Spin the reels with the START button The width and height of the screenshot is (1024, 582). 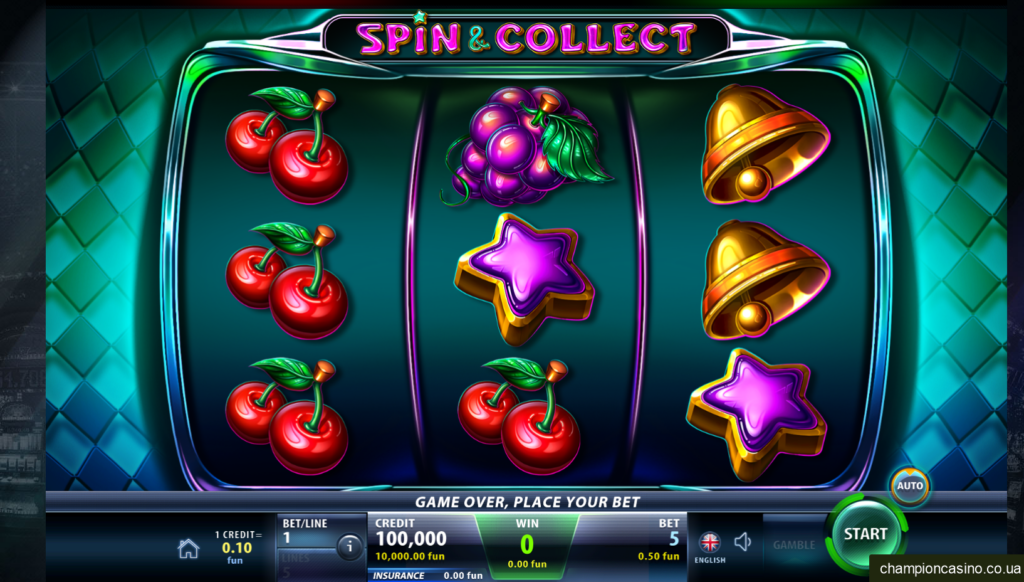(x=864, y=533)
